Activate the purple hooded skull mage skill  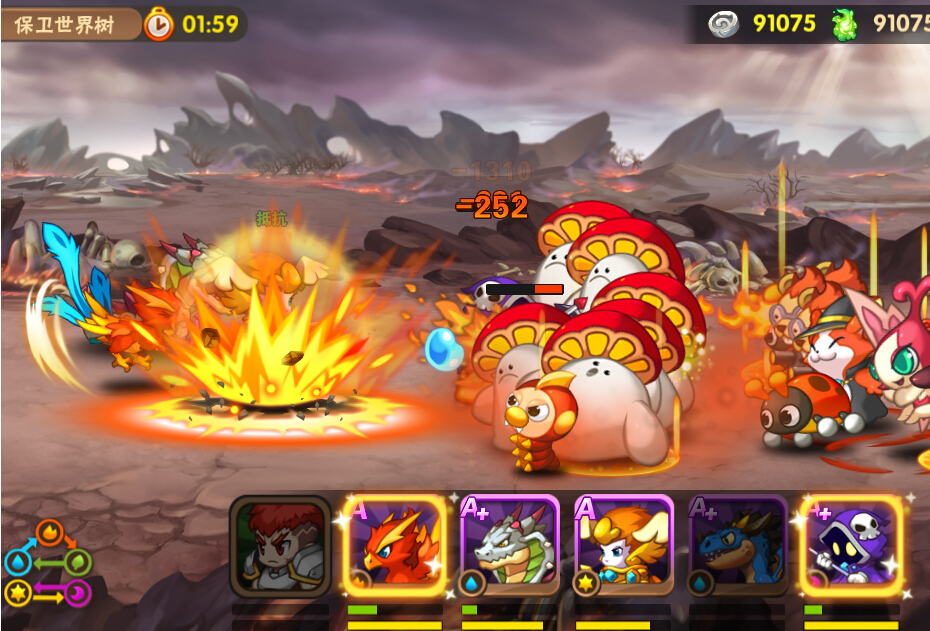coord(851,545)
